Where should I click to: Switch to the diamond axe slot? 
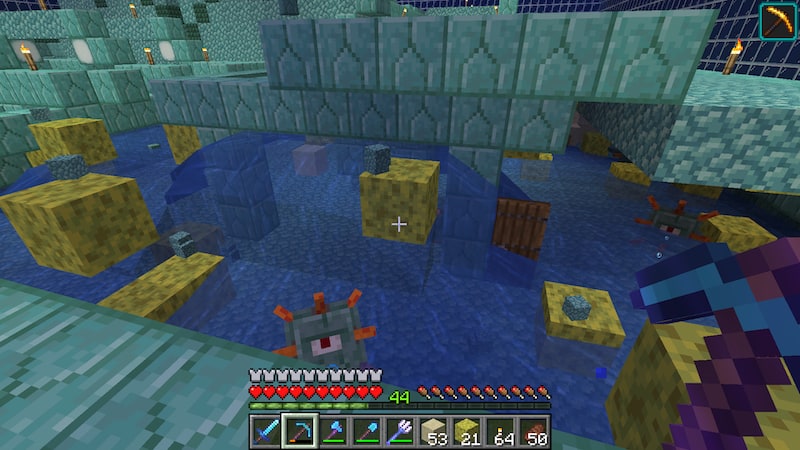pyautogui.click(x=333, y=431)
